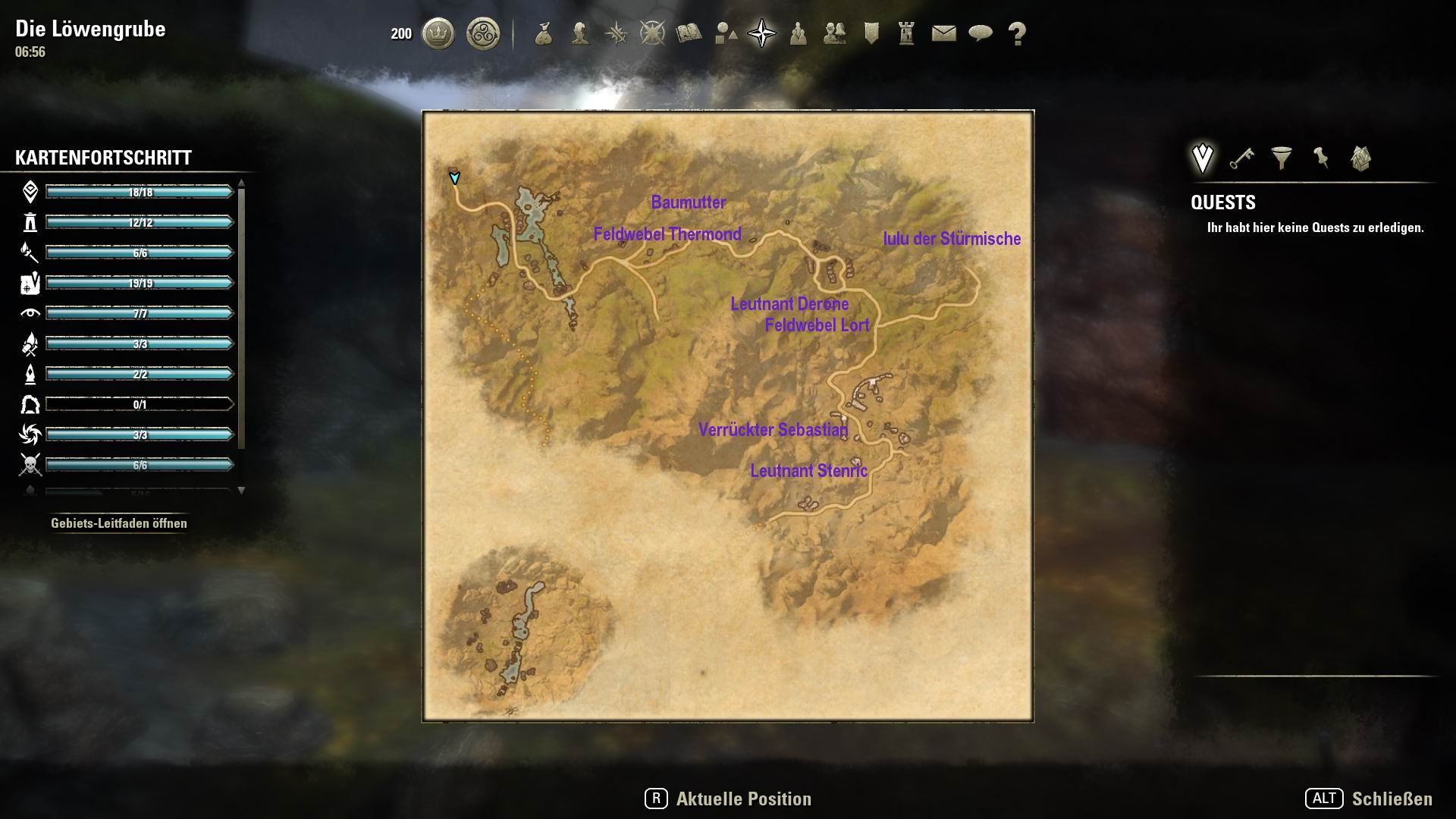Click Gebiets-Leitfaden öffnen
1456x819 pixels.
pos(119,522)
